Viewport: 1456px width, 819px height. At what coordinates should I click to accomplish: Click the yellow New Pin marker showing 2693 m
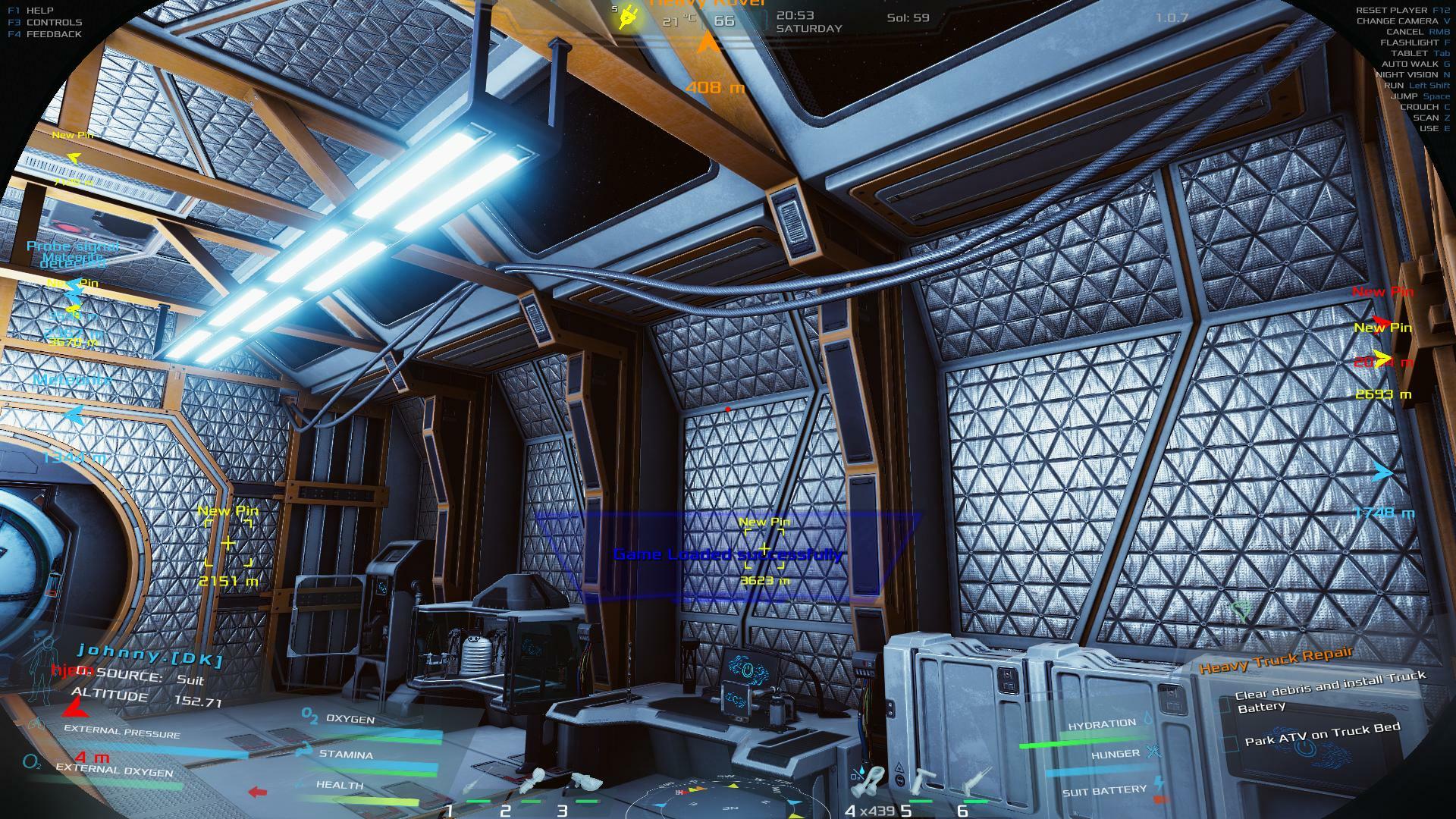(1382, 356)
